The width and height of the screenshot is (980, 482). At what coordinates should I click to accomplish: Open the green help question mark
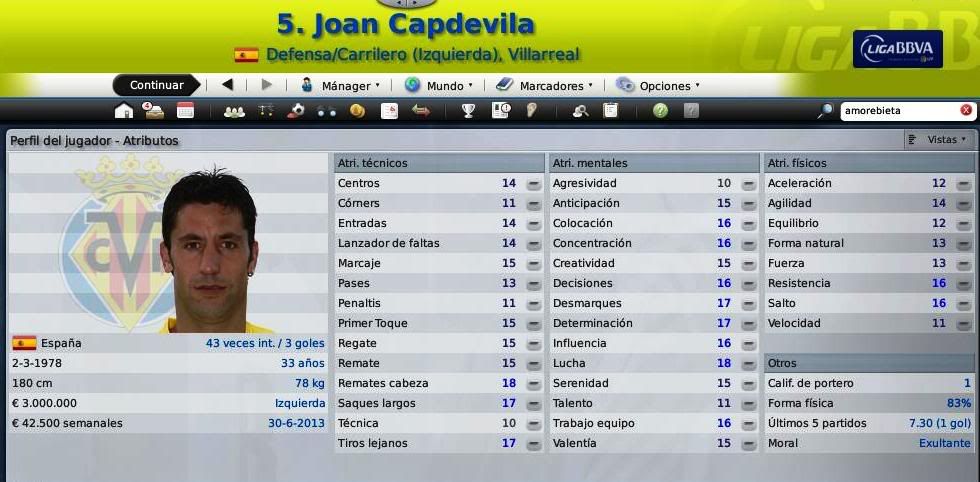[660, 111]
